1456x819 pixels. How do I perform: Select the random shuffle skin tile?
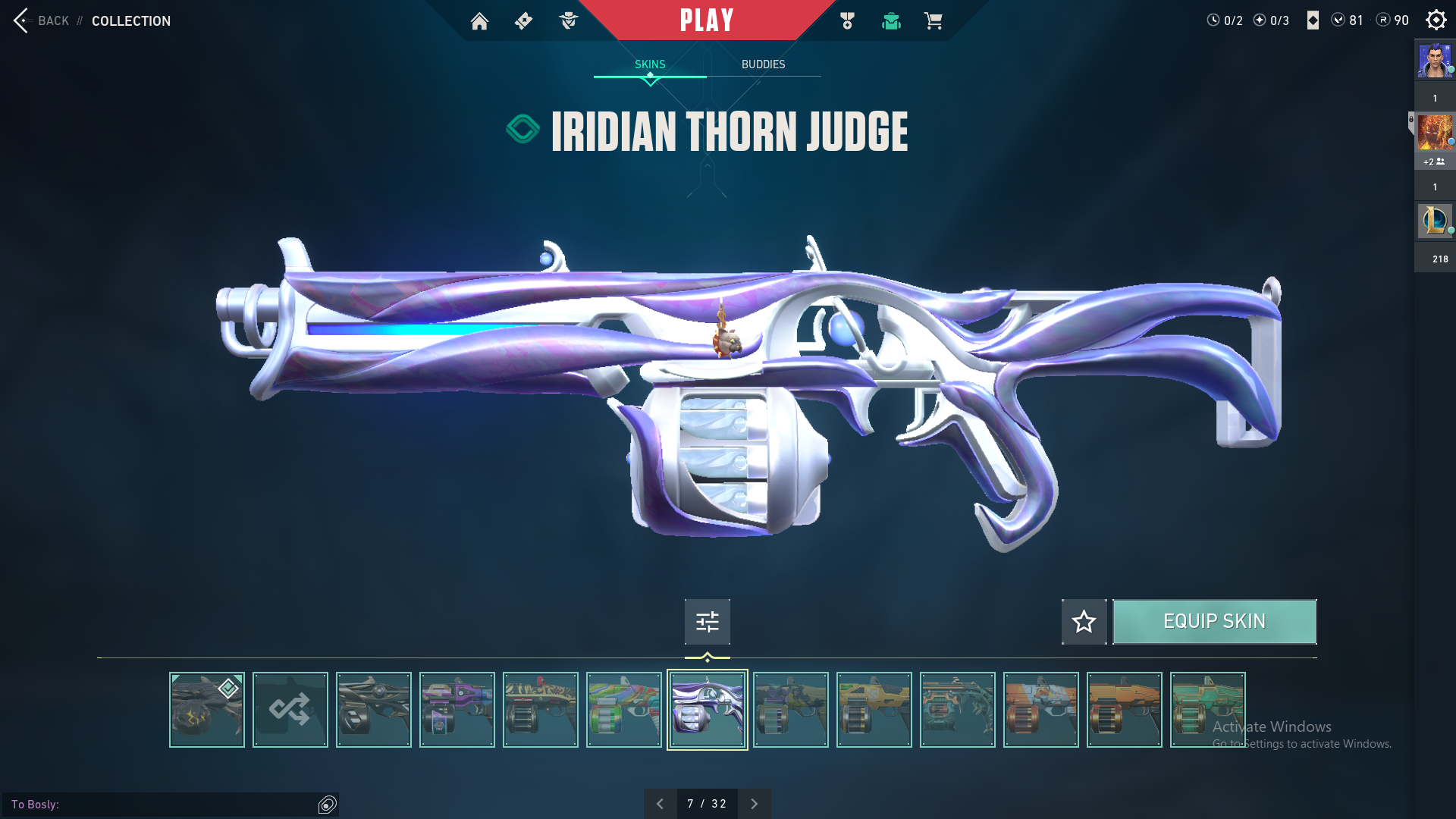290,710
